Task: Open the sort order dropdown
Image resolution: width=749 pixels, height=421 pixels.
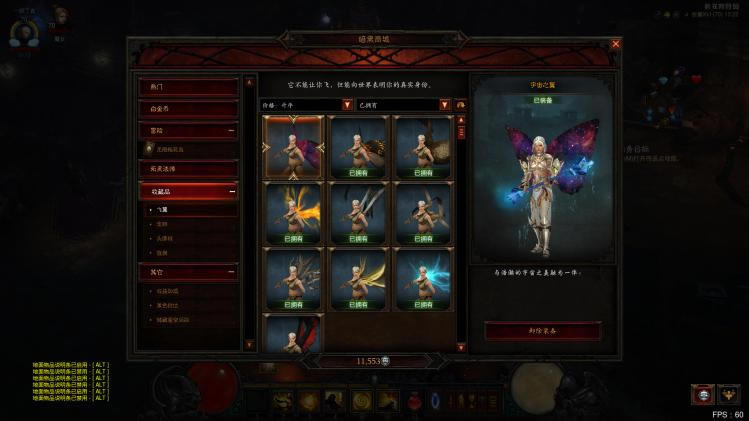Action: [347, 104]
